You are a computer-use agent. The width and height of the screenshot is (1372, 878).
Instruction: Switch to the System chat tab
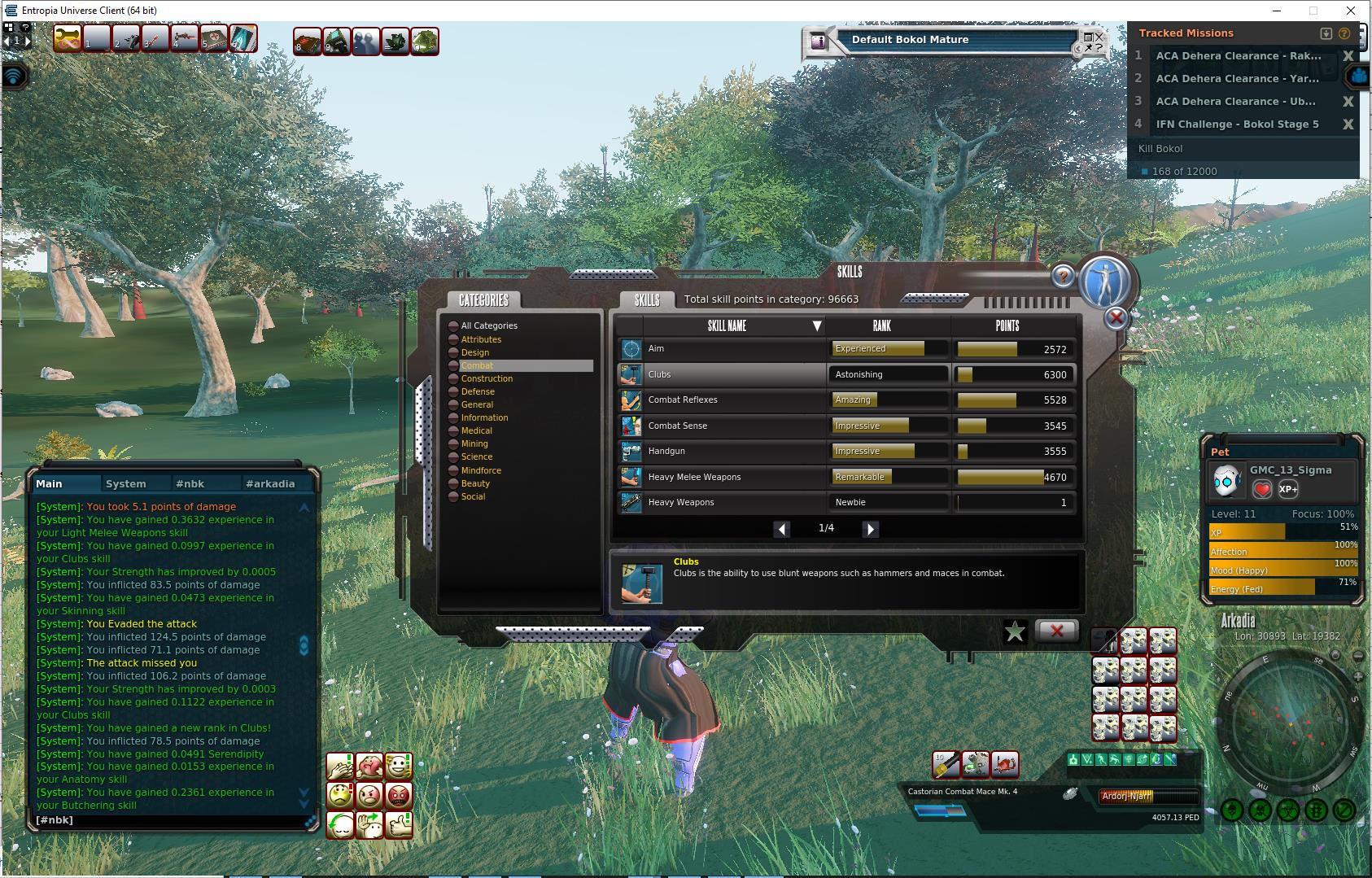(126, 483)
